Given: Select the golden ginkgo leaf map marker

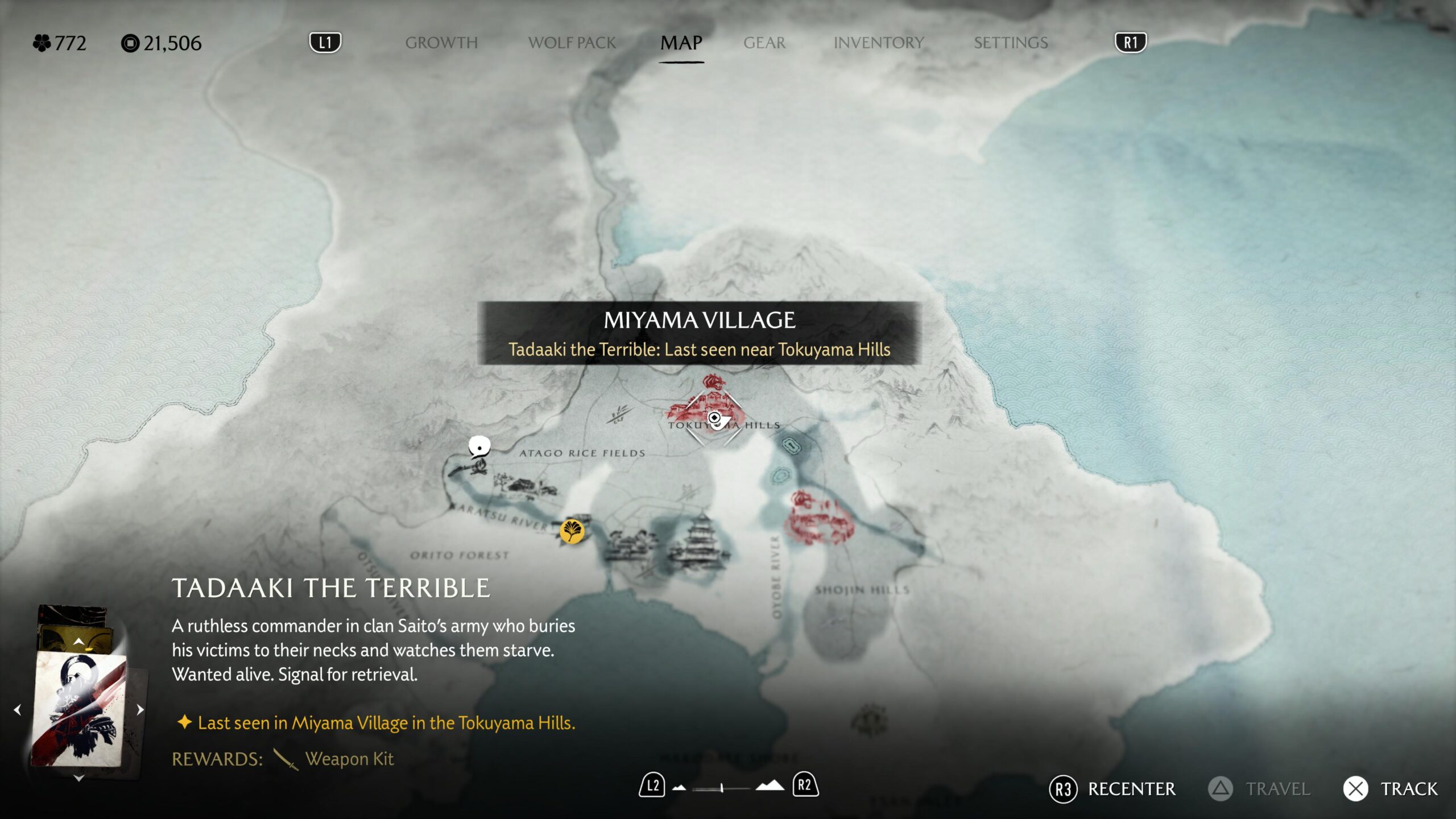Looking at the screenshot, I should click(x=572, y=532).
